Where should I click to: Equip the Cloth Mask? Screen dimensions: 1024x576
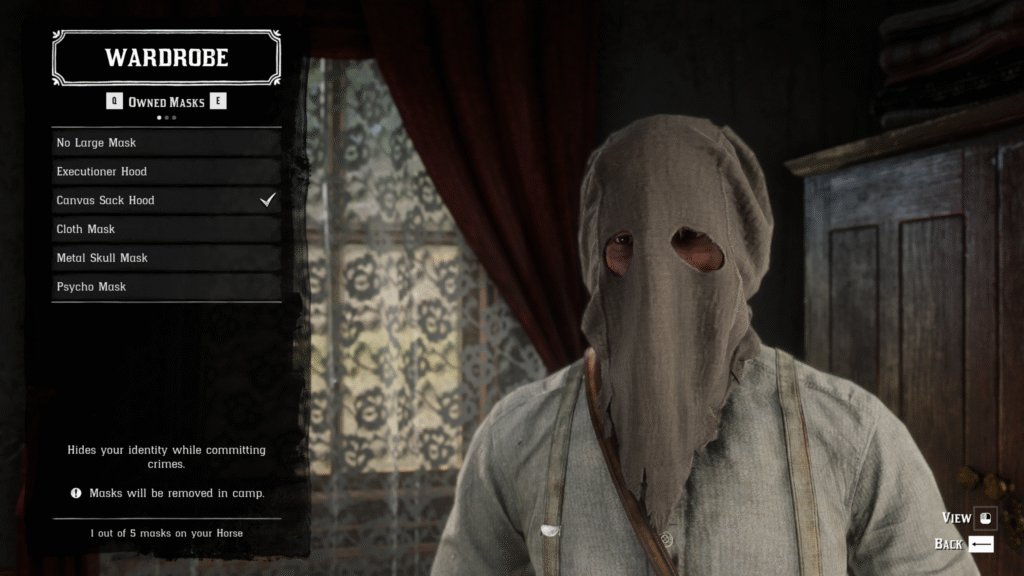167,229
